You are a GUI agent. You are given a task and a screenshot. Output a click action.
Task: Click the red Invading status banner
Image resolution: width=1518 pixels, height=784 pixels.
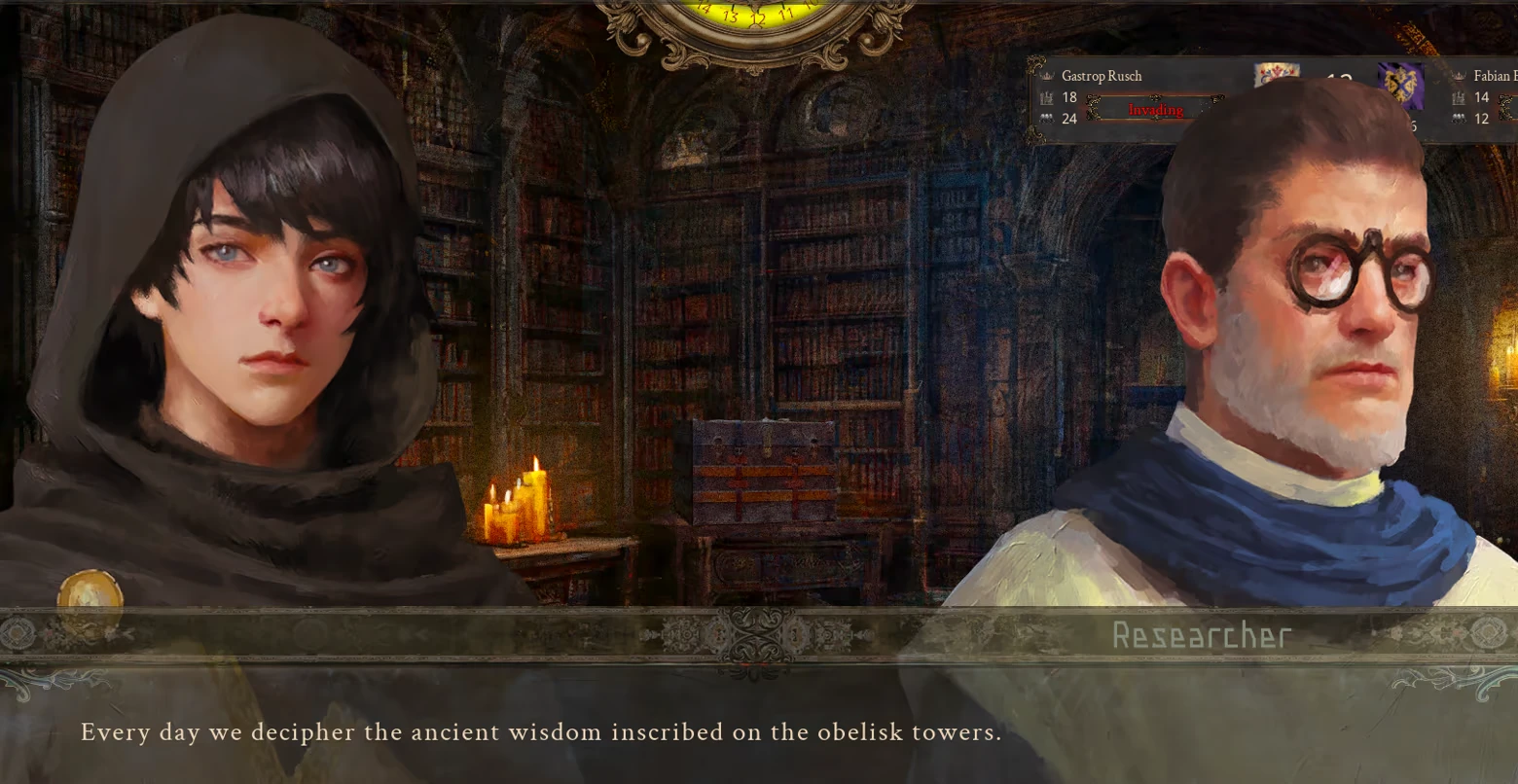pos(1156,111)
